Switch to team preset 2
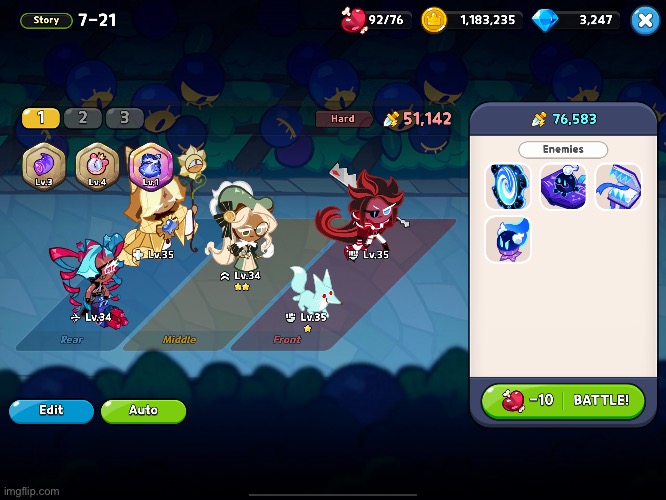Image resolution: width=666 pixels, height=500 pixels. 83,118
